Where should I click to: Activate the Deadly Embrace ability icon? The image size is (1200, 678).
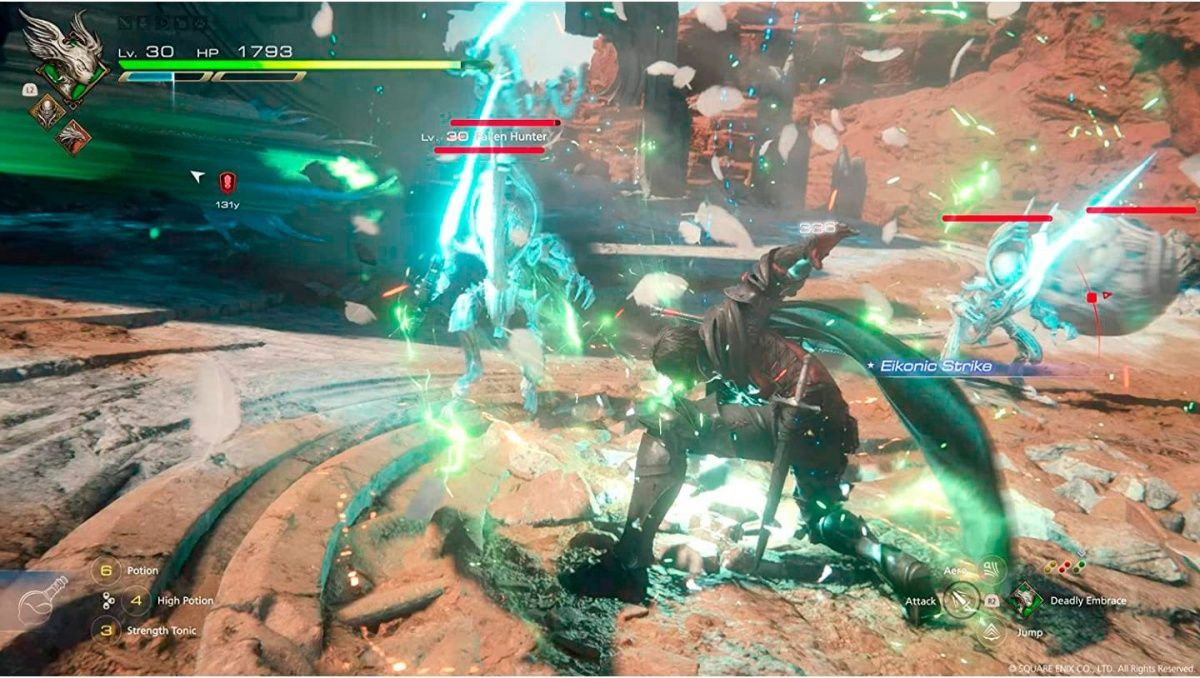(1026, 600)
